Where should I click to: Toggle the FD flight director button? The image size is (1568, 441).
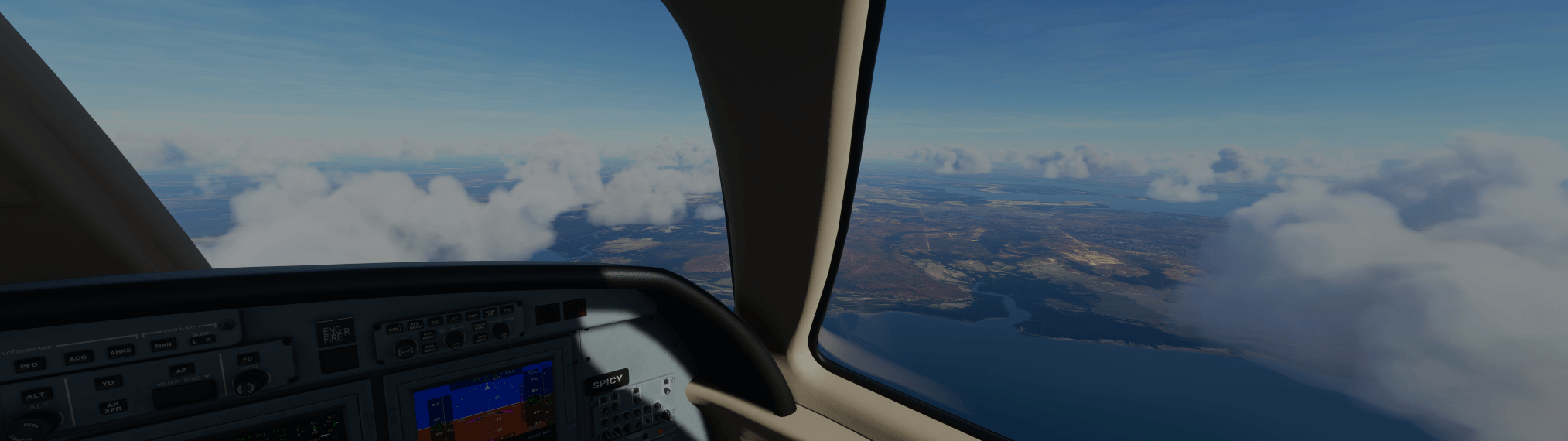pos(248,359)
